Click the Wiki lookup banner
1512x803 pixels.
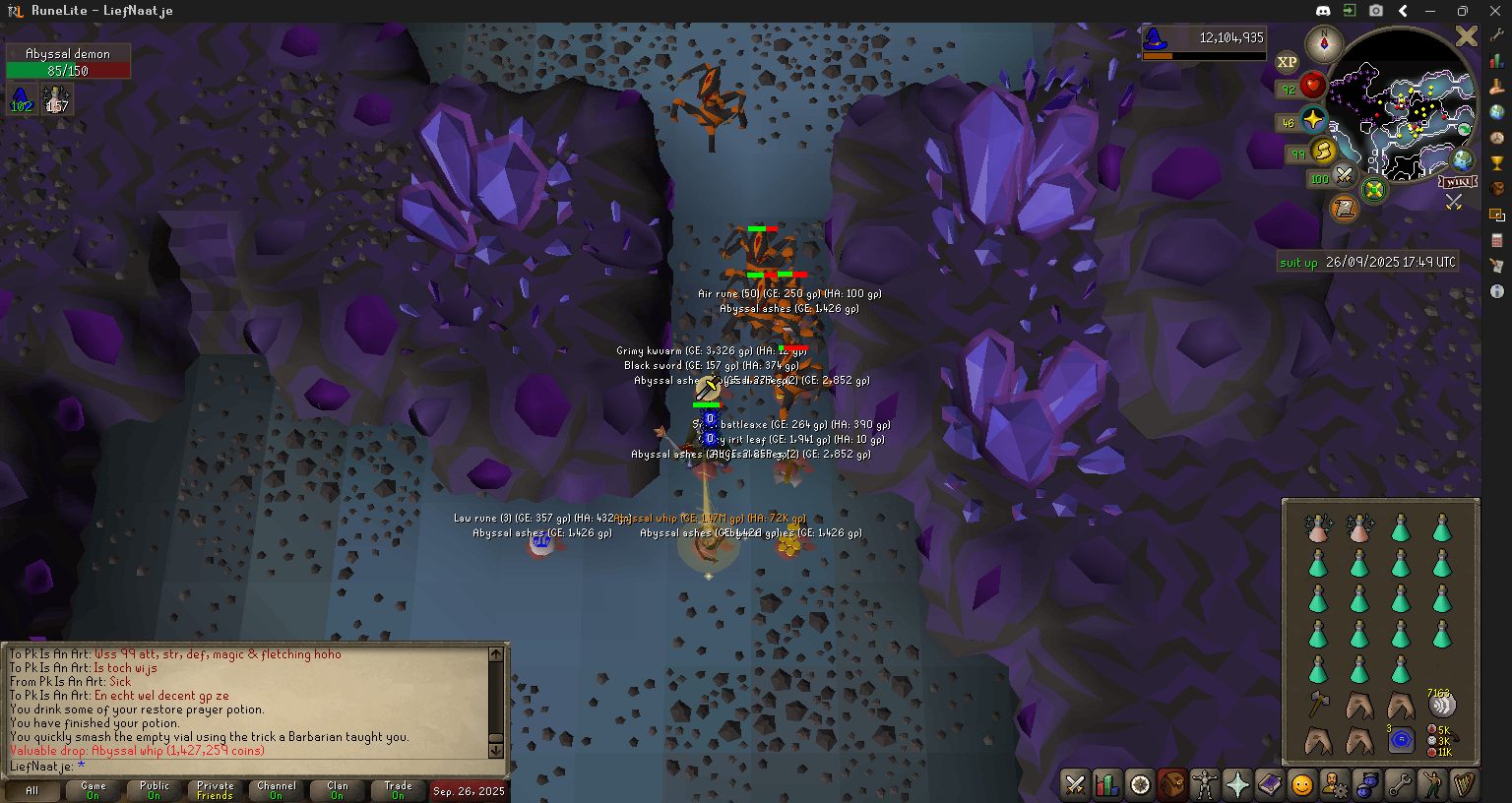click(1458, 182)
